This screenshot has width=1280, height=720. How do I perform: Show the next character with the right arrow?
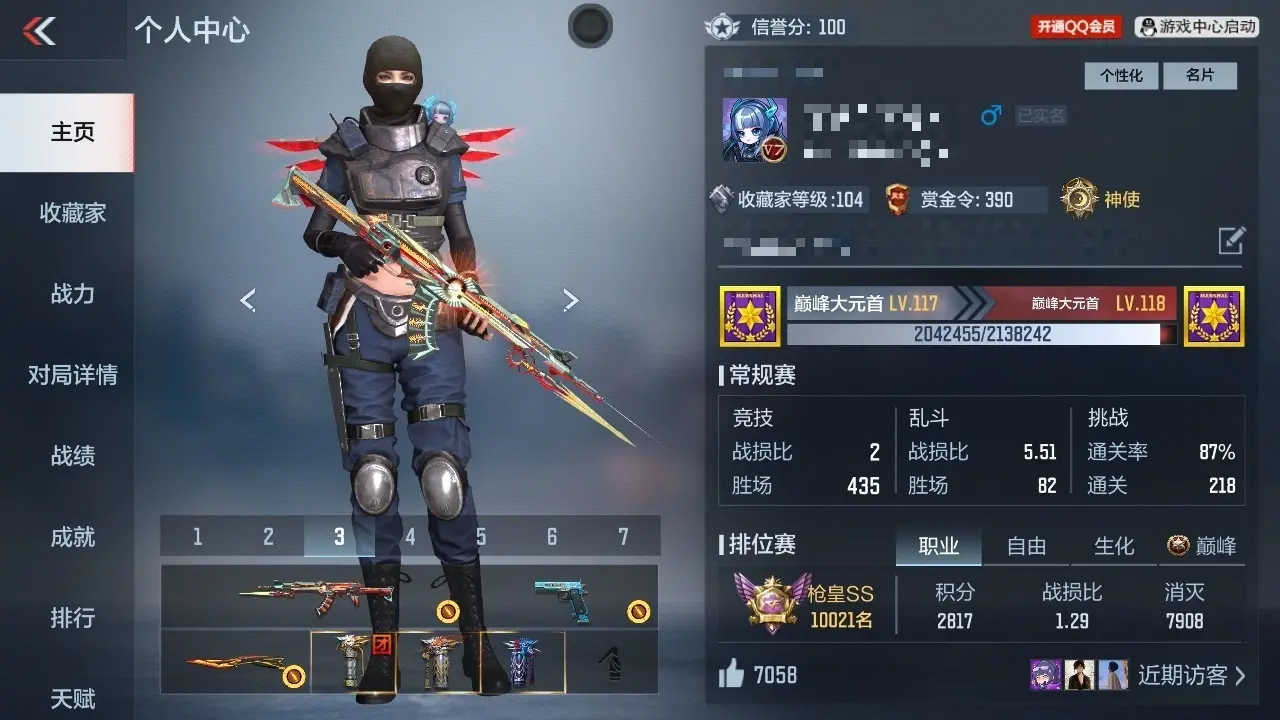[x=570, y=299]
